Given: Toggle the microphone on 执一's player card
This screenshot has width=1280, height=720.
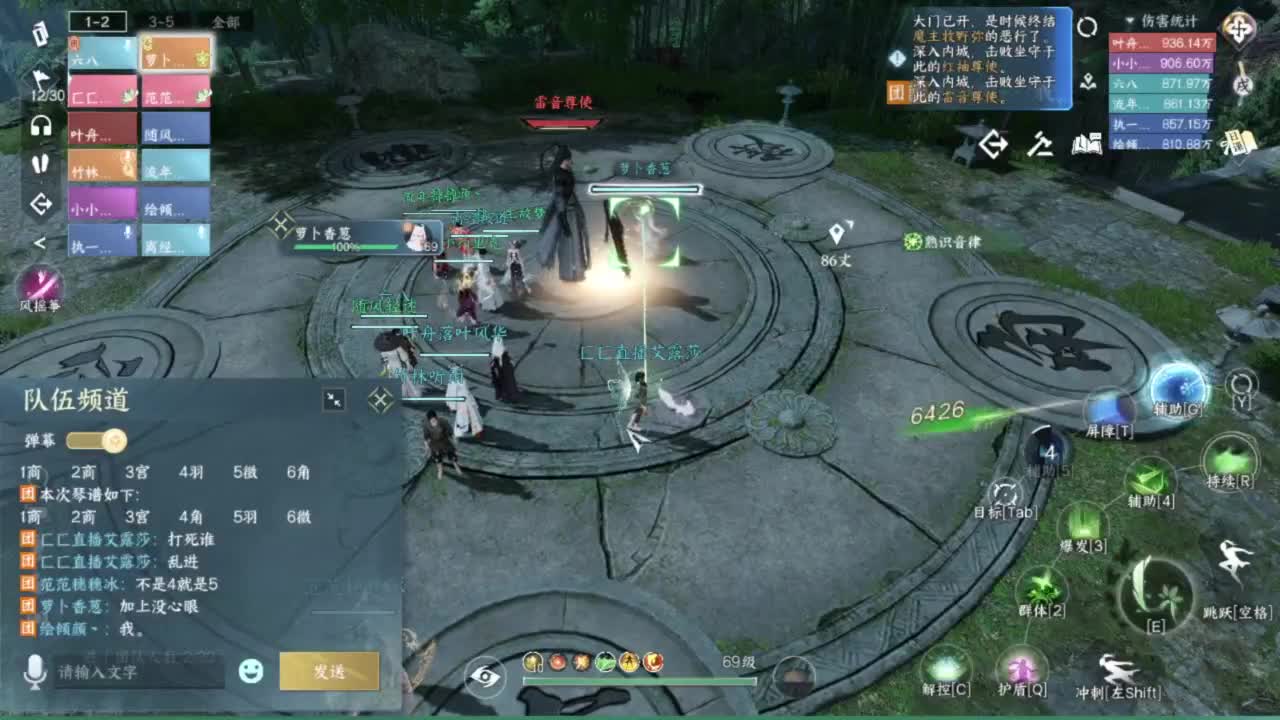Looking at the screenshot, I should 128,229.
